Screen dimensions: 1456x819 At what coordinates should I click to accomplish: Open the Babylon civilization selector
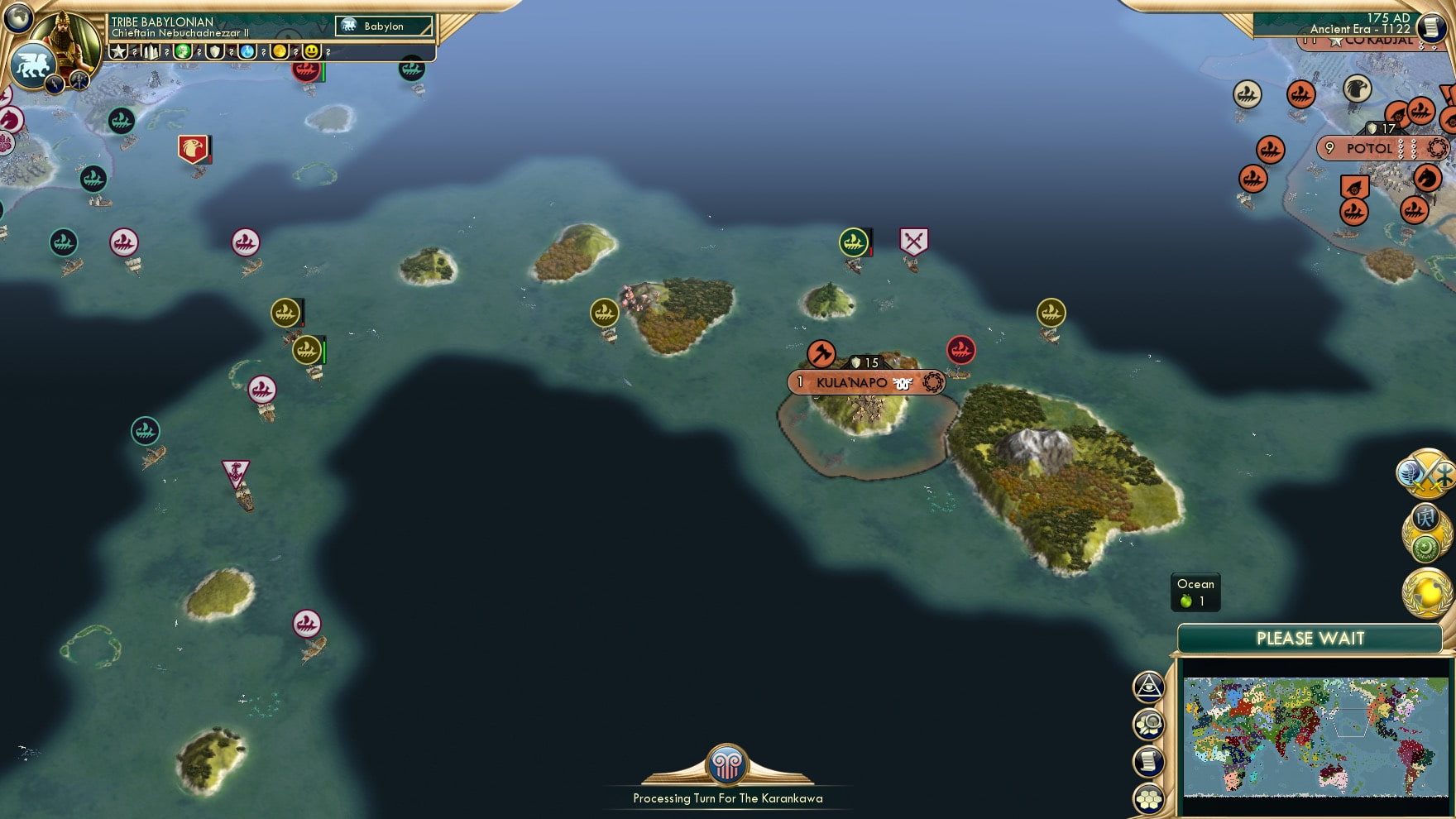[383, 26]
